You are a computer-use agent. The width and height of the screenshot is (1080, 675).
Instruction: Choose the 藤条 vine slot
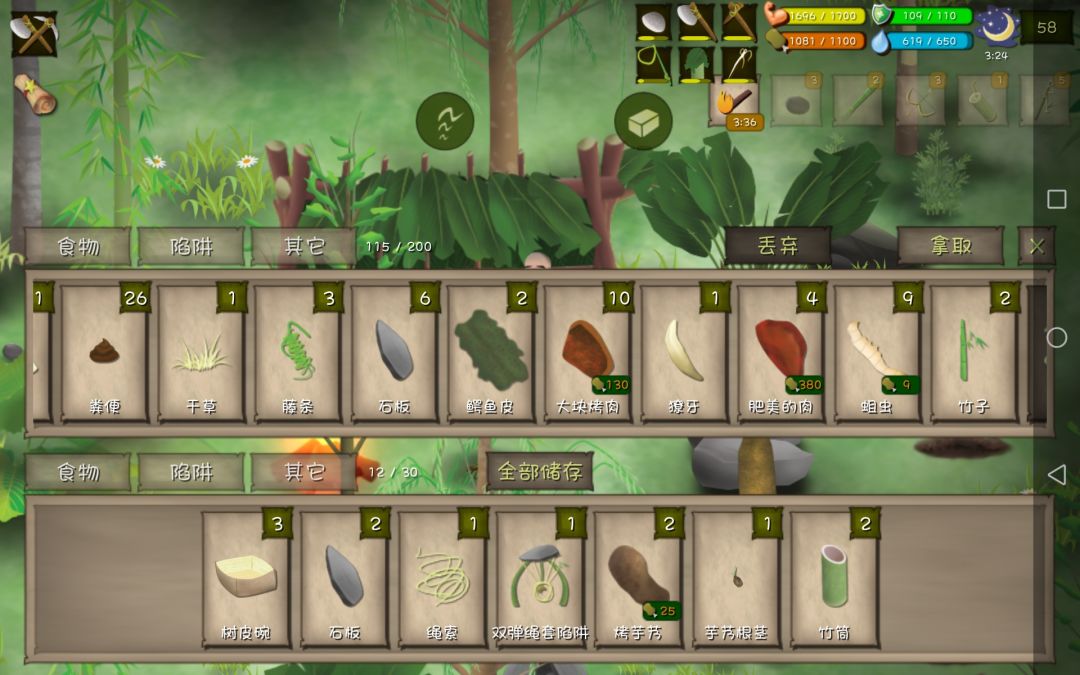(x=297, y=353)
